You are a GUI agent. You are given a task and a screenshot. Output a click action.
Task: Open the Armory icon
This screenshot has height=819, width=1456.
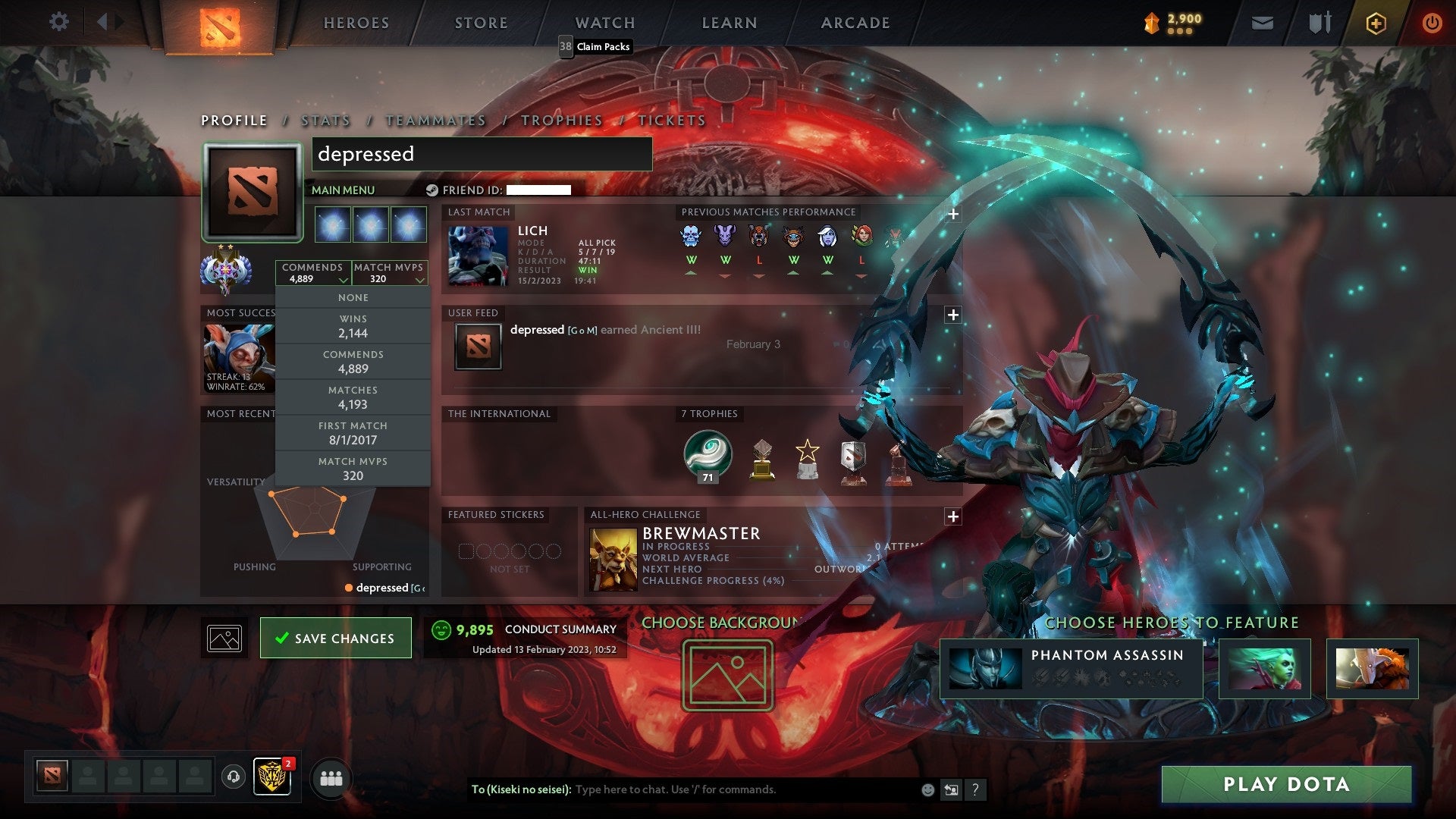coord(1319,23)
